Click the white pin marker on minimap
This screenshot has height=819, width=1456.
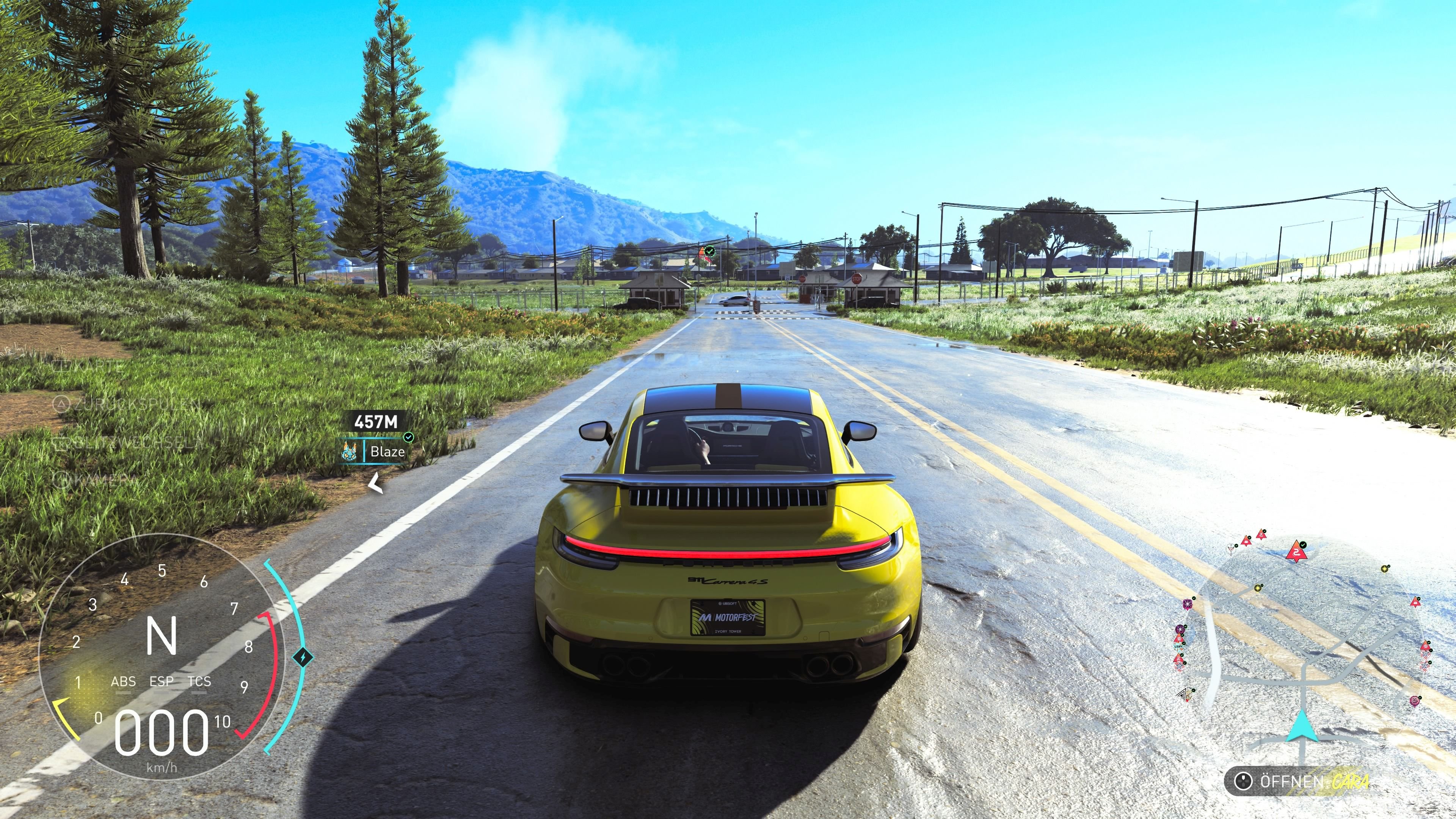click(1232, 549)
